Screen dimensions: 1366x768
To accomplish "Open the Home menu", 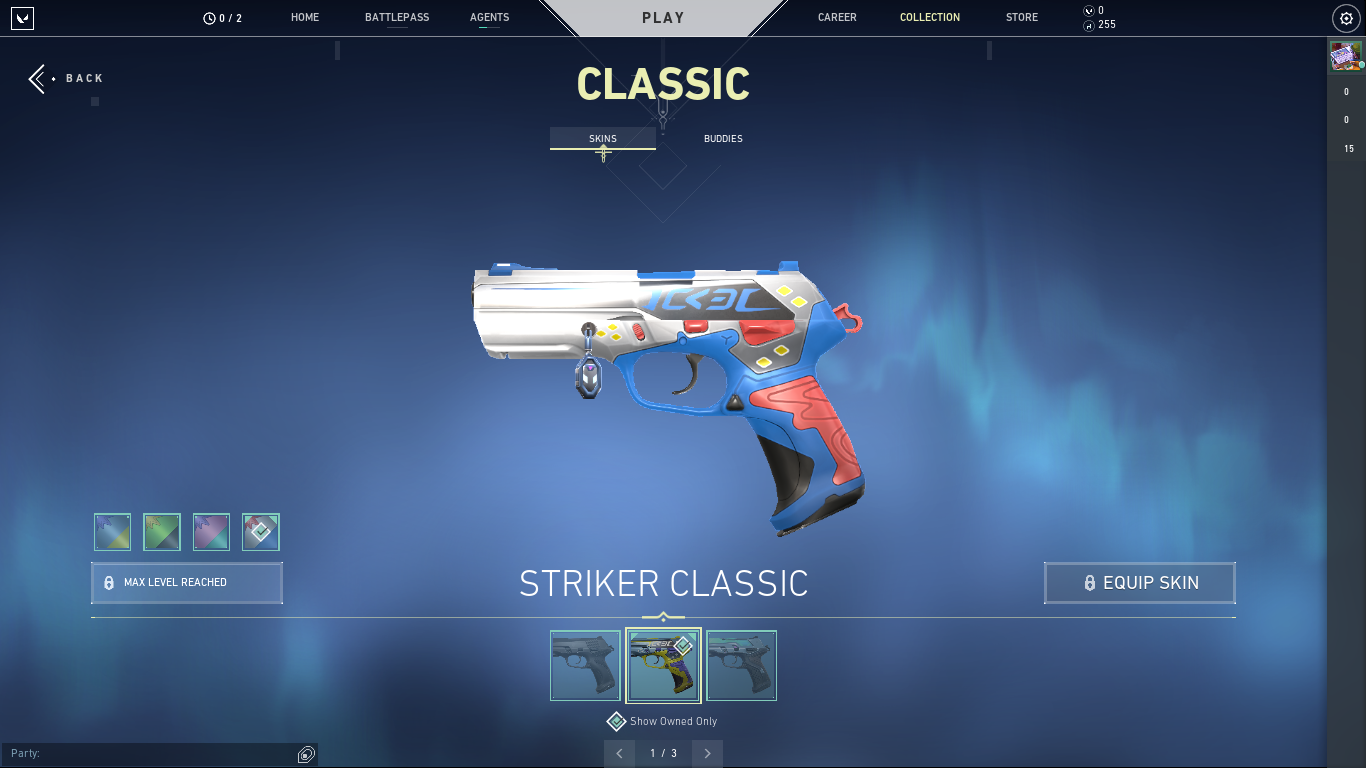I will pos(305,18).
